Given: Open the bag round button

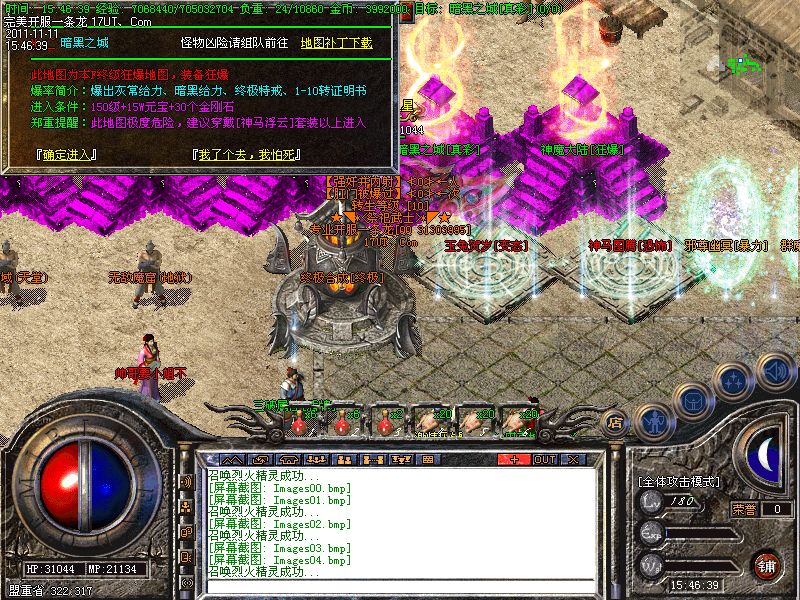Looking at the screenshot, I should point(693,400).
